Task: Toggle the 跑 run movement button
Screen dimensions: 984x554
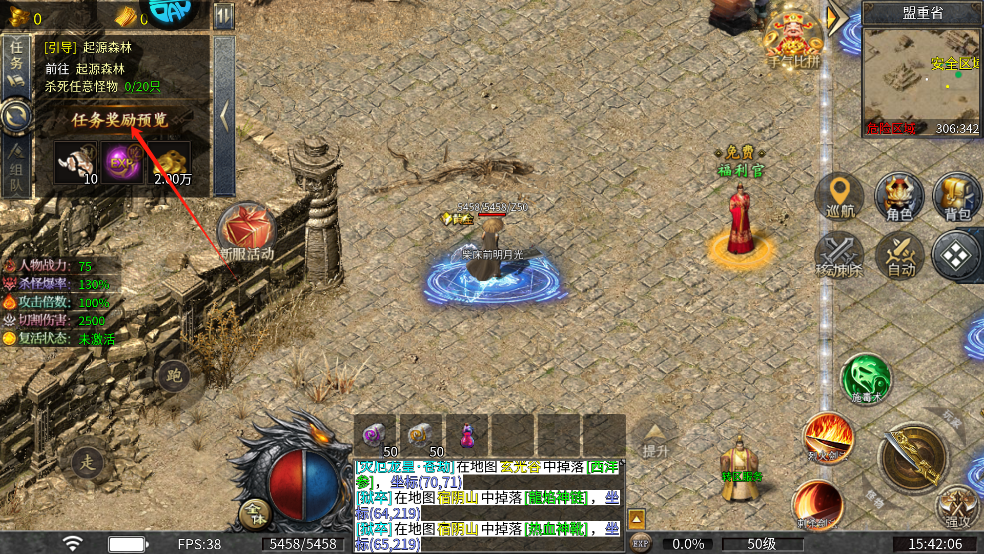Action: click(x=173, y=376)
